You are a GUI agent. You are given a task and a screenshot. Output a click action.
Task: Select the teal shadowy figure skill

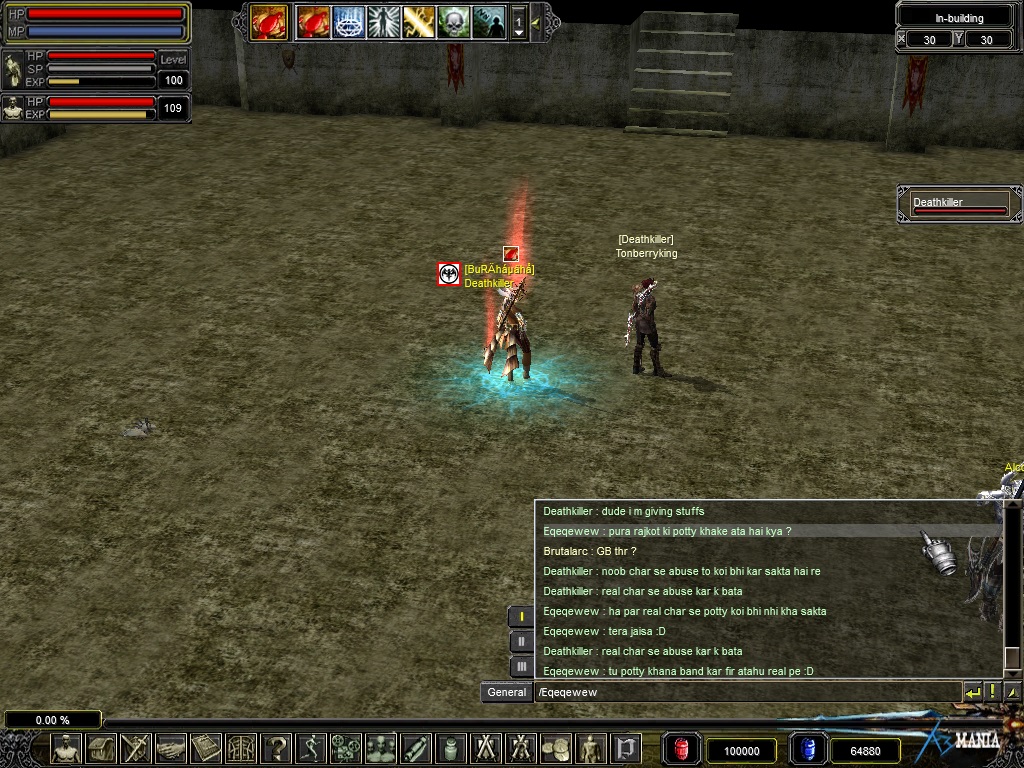pyautogui.click(x=488, y=21)
